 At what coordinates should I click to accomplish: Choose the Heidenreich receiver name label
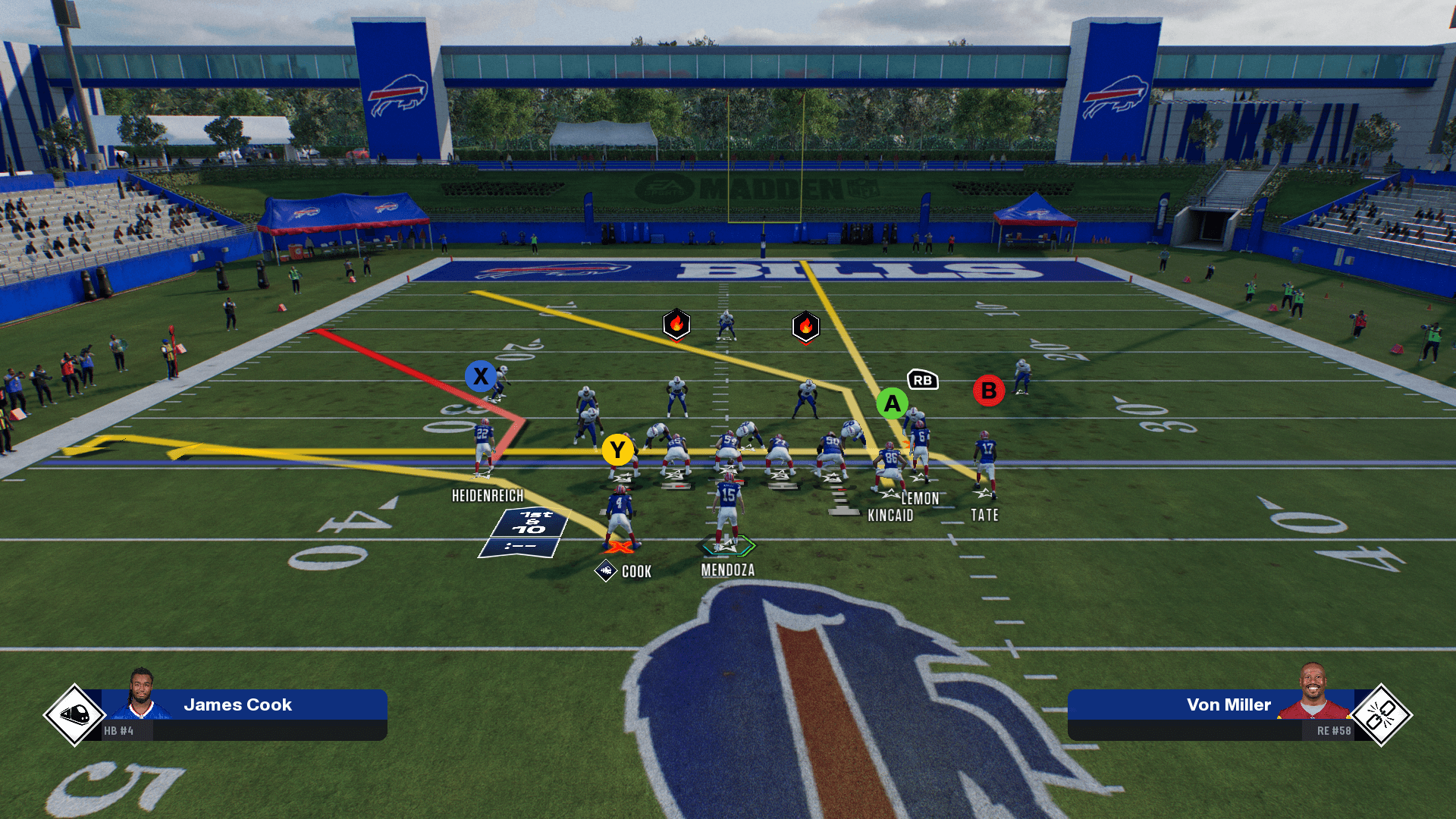point(488,496)
